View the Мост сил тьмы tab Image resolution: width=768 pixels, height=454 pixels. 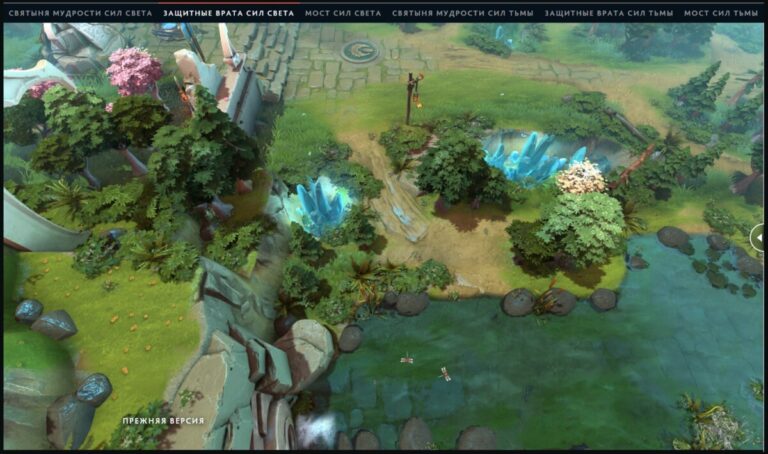coord(721,13)
